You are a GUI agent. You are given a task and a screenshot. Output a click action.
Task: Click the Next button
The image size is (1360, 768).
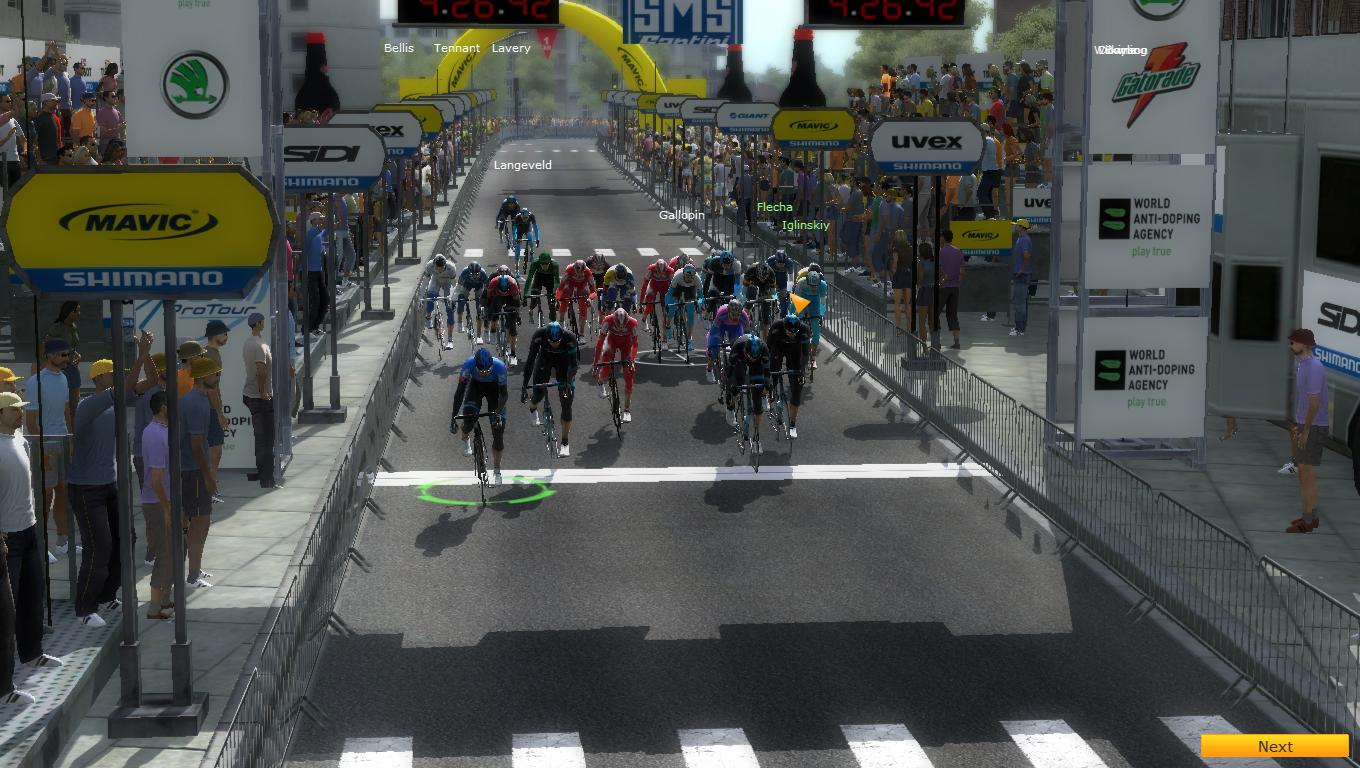(x=1274, y=746)
